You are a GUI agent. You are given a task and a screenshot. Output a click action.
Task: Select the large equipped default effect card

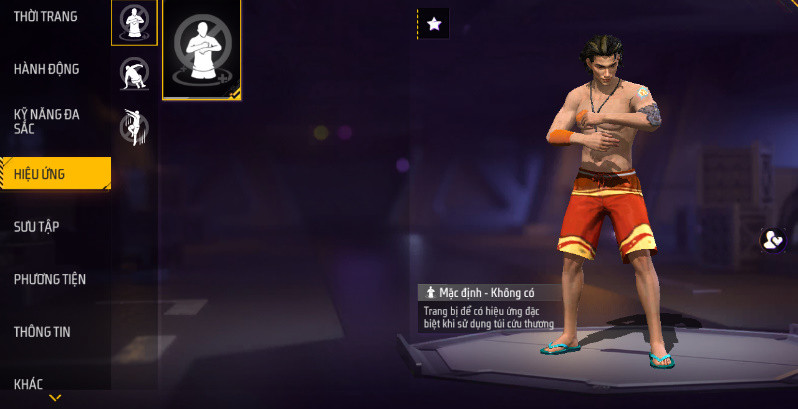(201, 49)
